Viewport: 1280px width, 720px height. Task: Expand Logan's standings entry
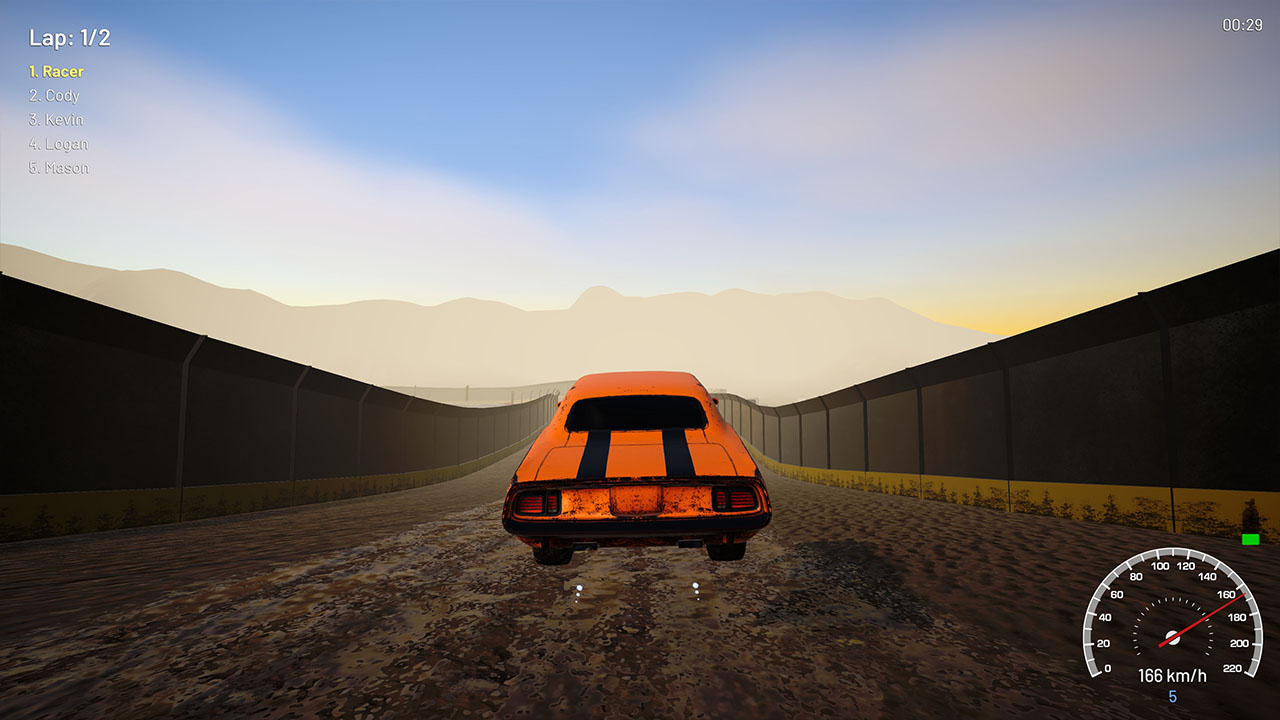(58, 143)
